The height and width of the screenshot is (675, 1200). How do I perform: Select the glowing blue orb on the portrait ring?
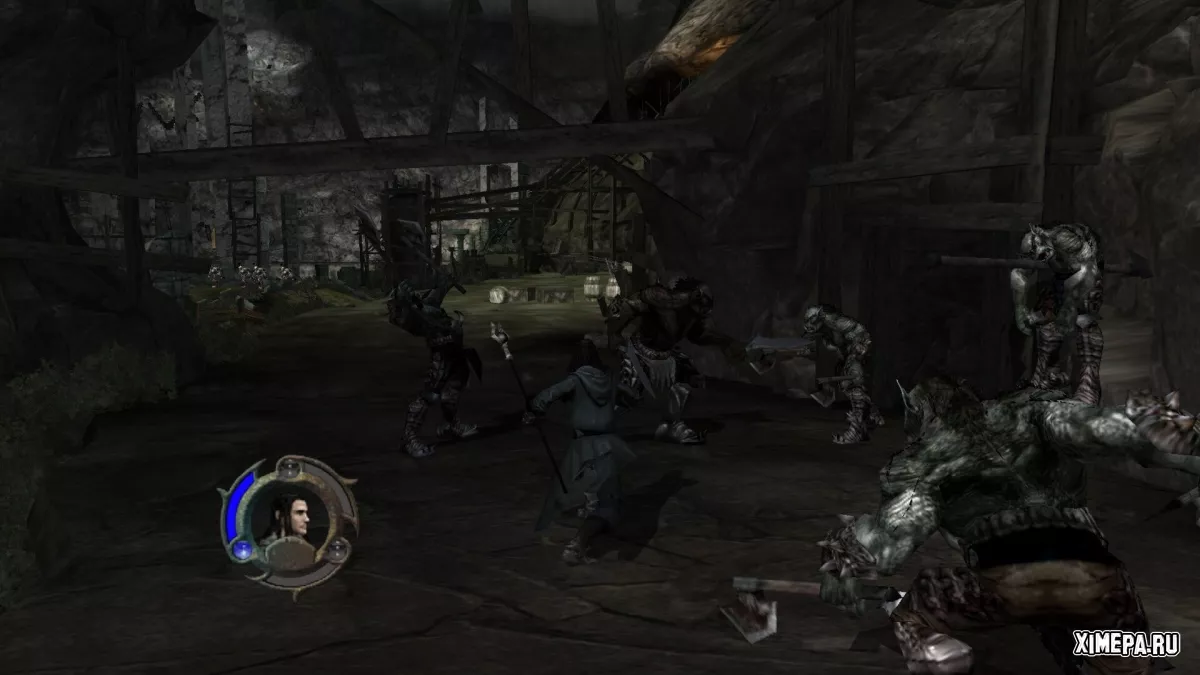[241, 550]
